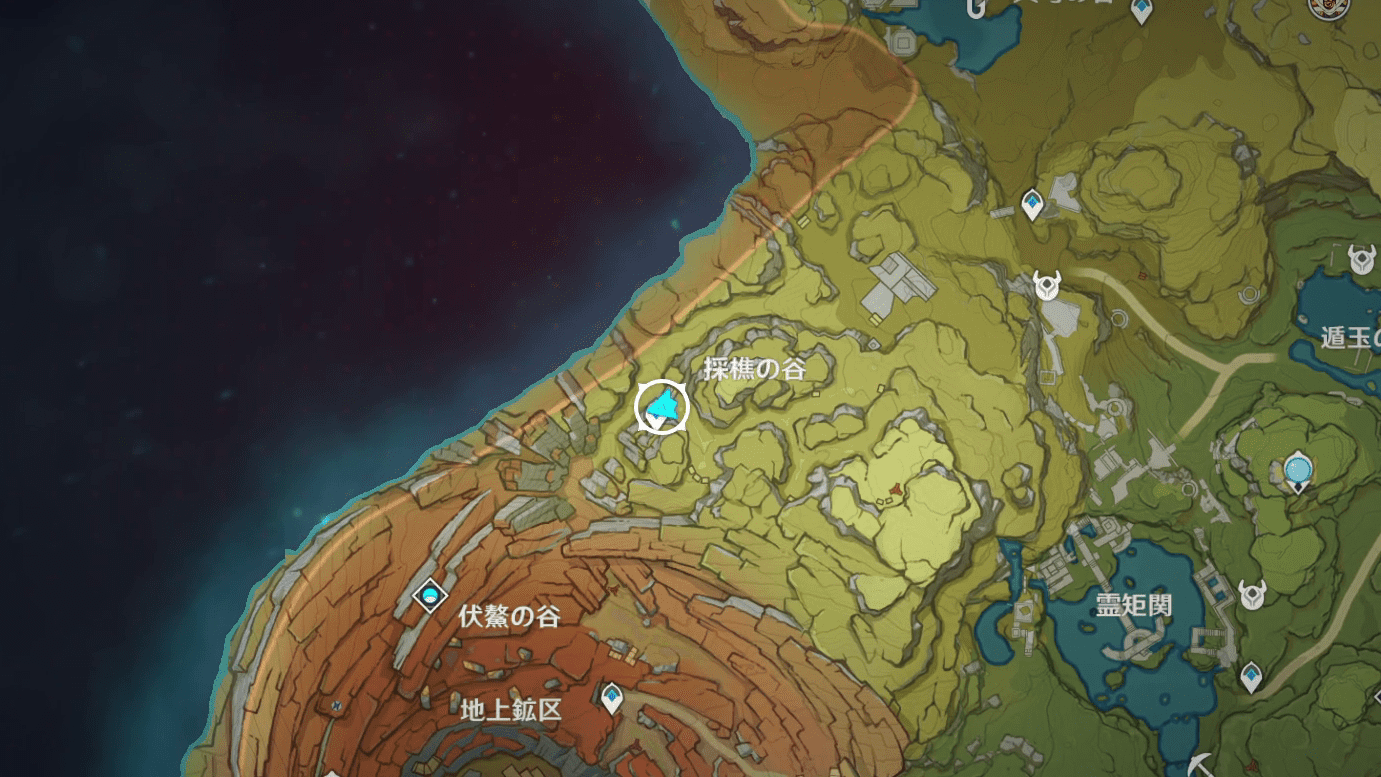The image size is (1381, 777).
Task: Click the domain icon left of 遁玉 lake
Action: [1046, 285]
